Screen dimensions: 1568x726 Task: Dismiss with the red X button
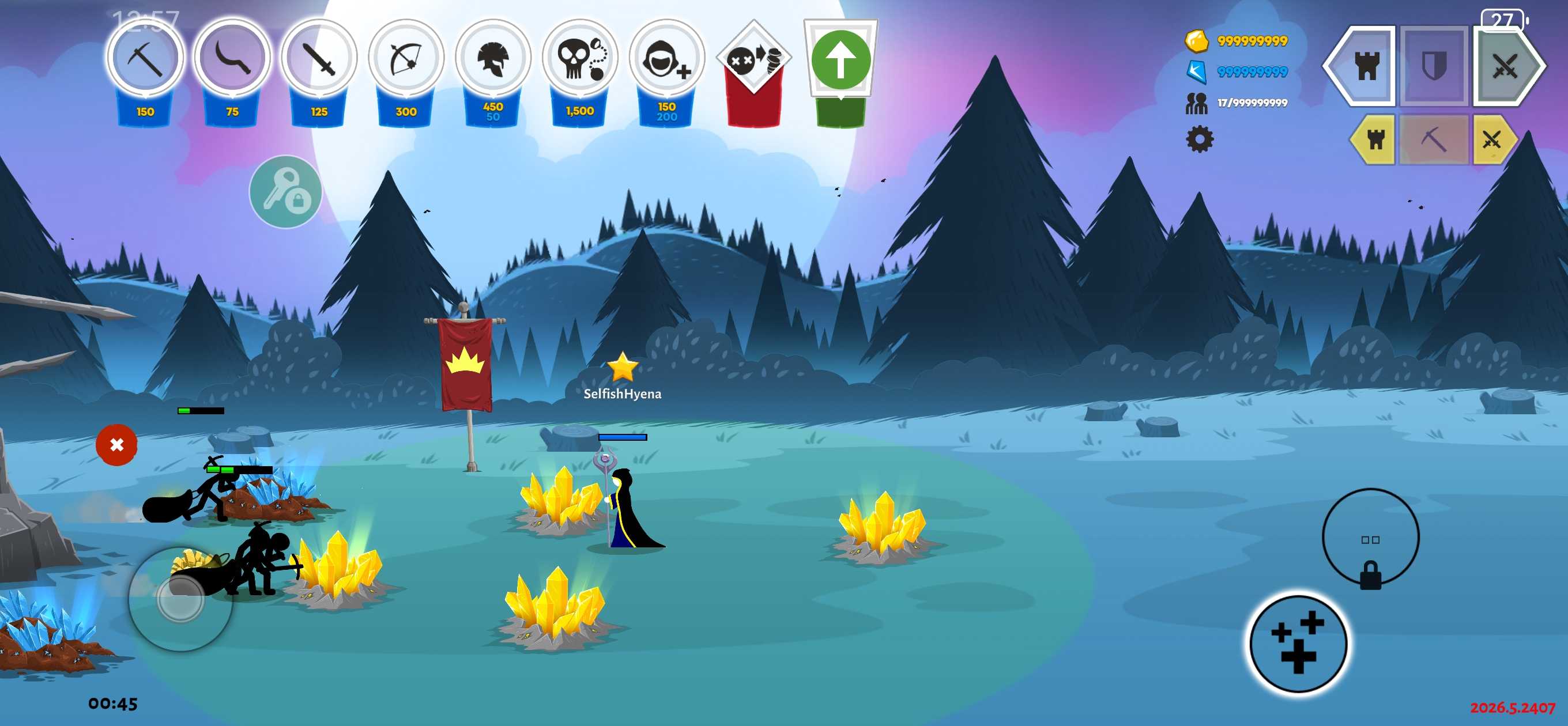[116, 445]
